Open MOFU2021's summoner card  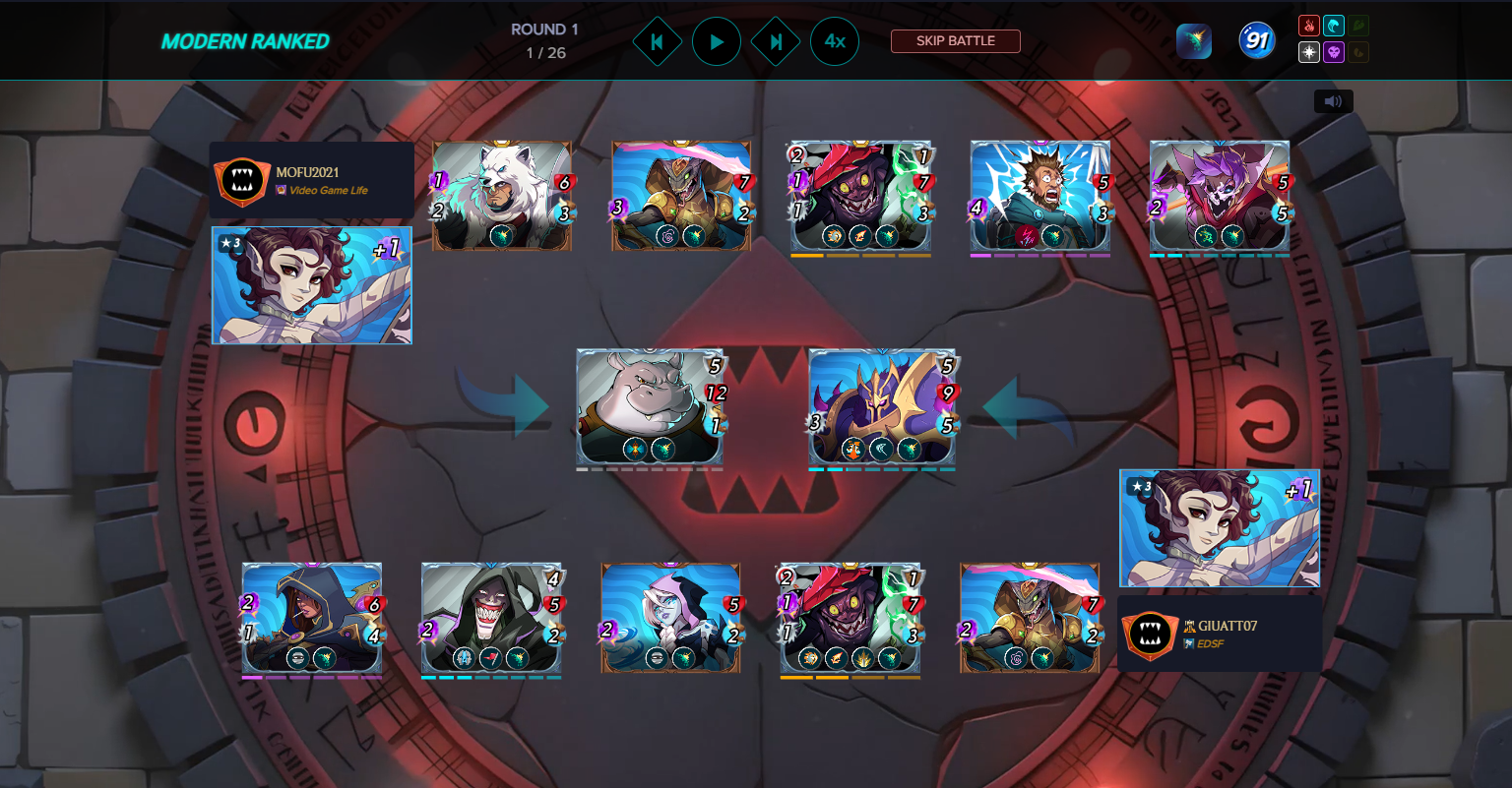click(312, 285)
